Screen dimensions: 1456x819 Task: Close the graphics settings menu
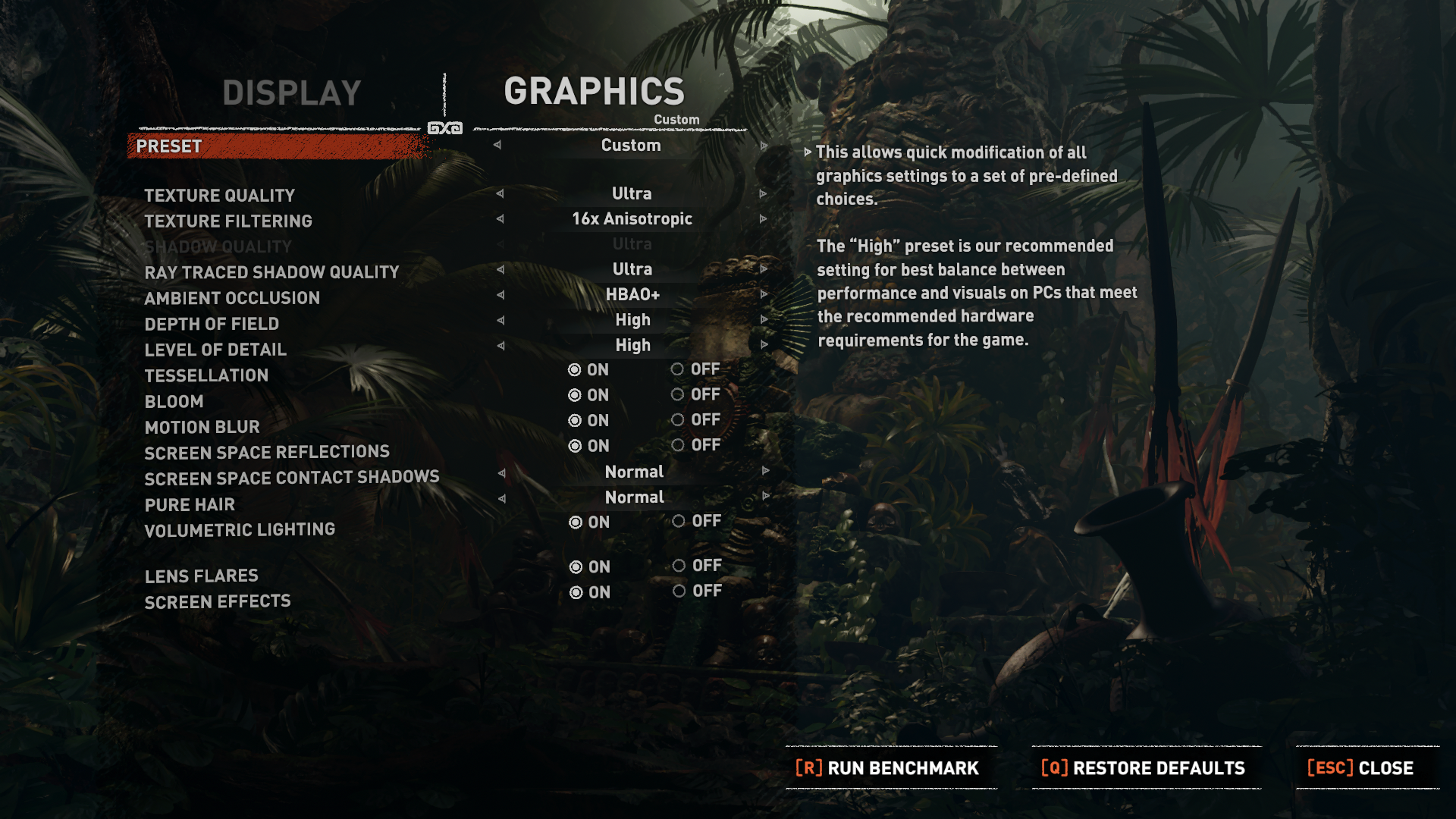pyautogui.click(x=1360, y=768)
